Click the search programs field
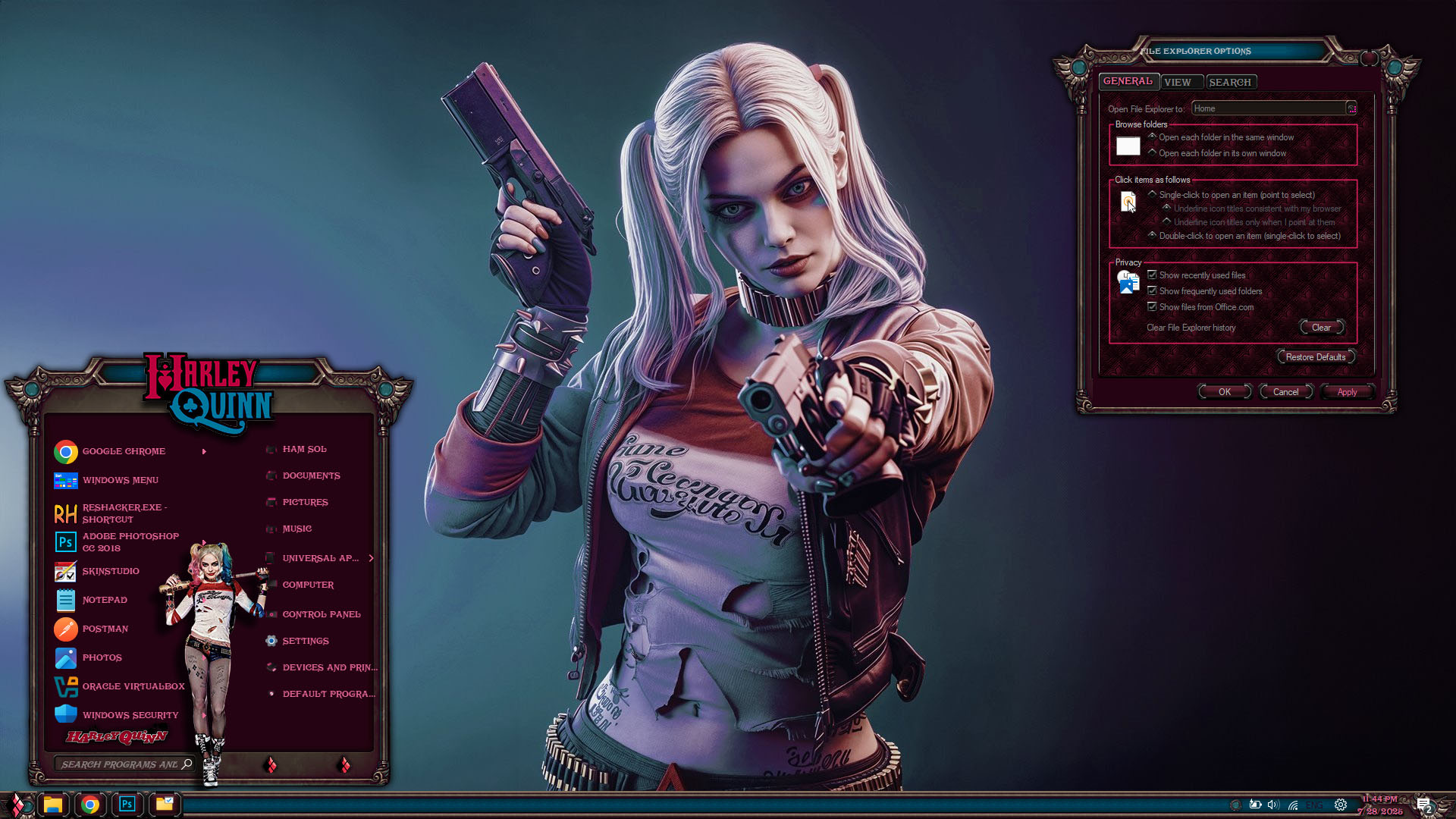 point(120,764)
